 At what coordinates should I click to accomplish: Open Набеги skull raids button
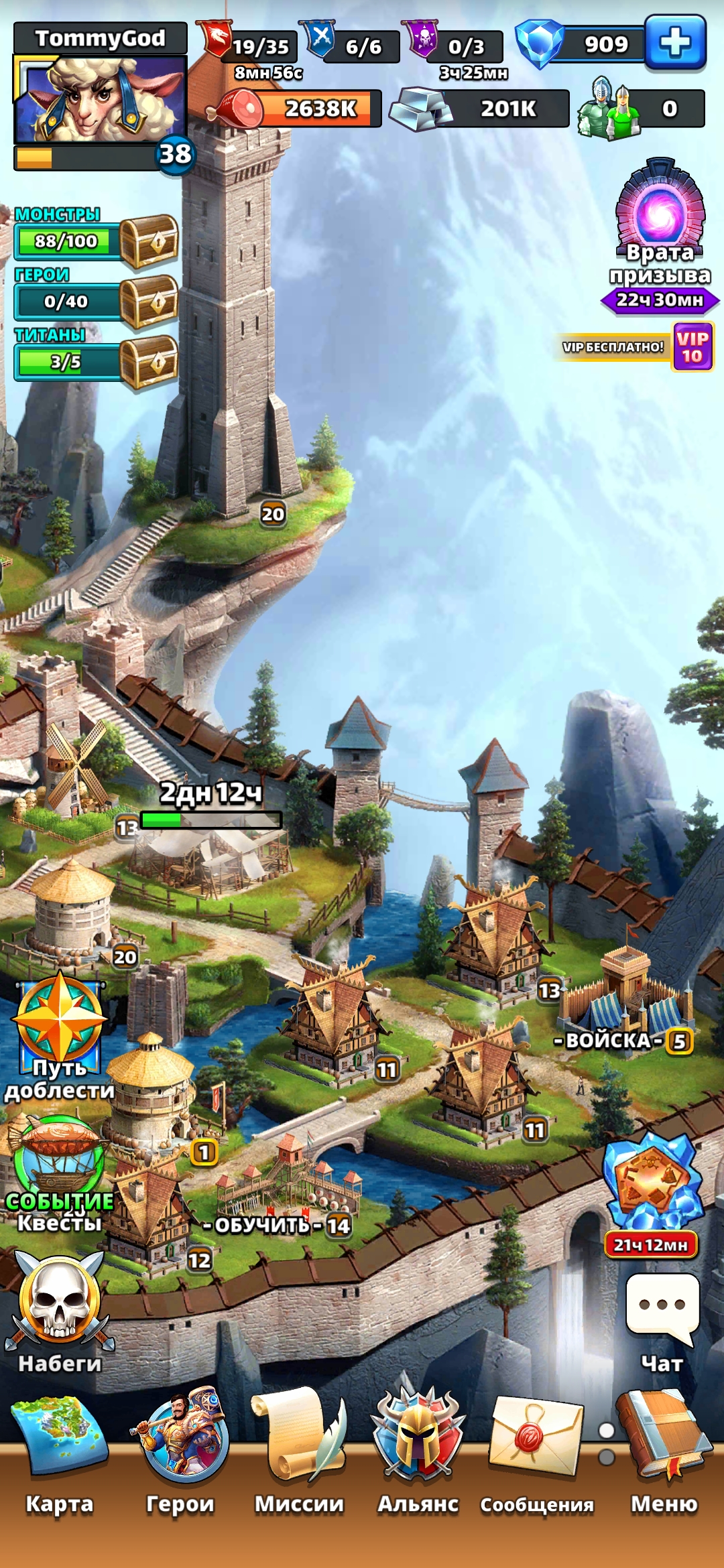pos(60,1300)
